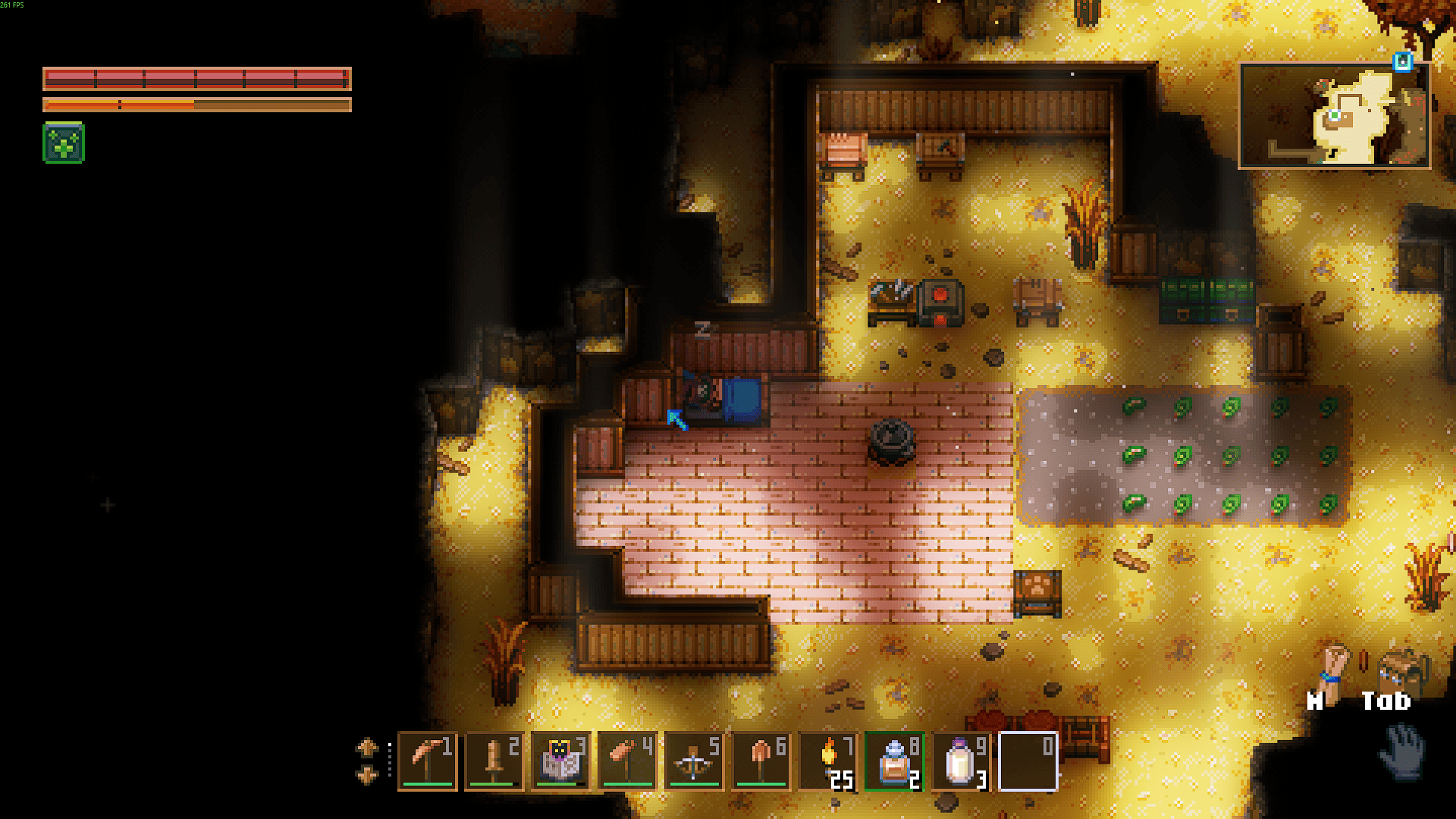1456x819 pixels.
Task: Switch to previous hotbar row with up arrow
Action: (367, 748)
